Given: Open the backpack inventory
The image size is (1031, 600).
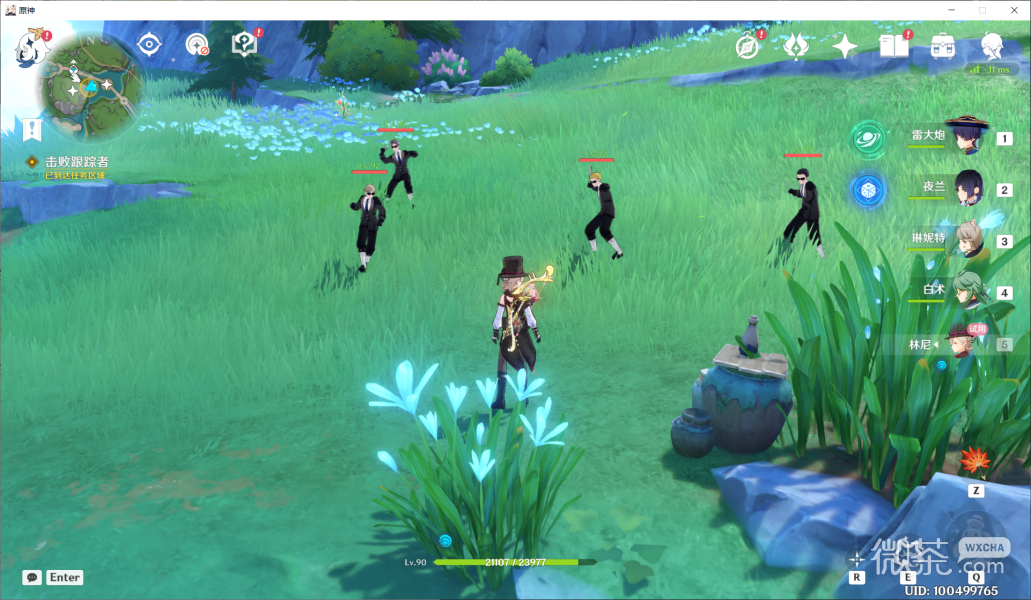Looking at the screenshot, I should tap(942, 46).
